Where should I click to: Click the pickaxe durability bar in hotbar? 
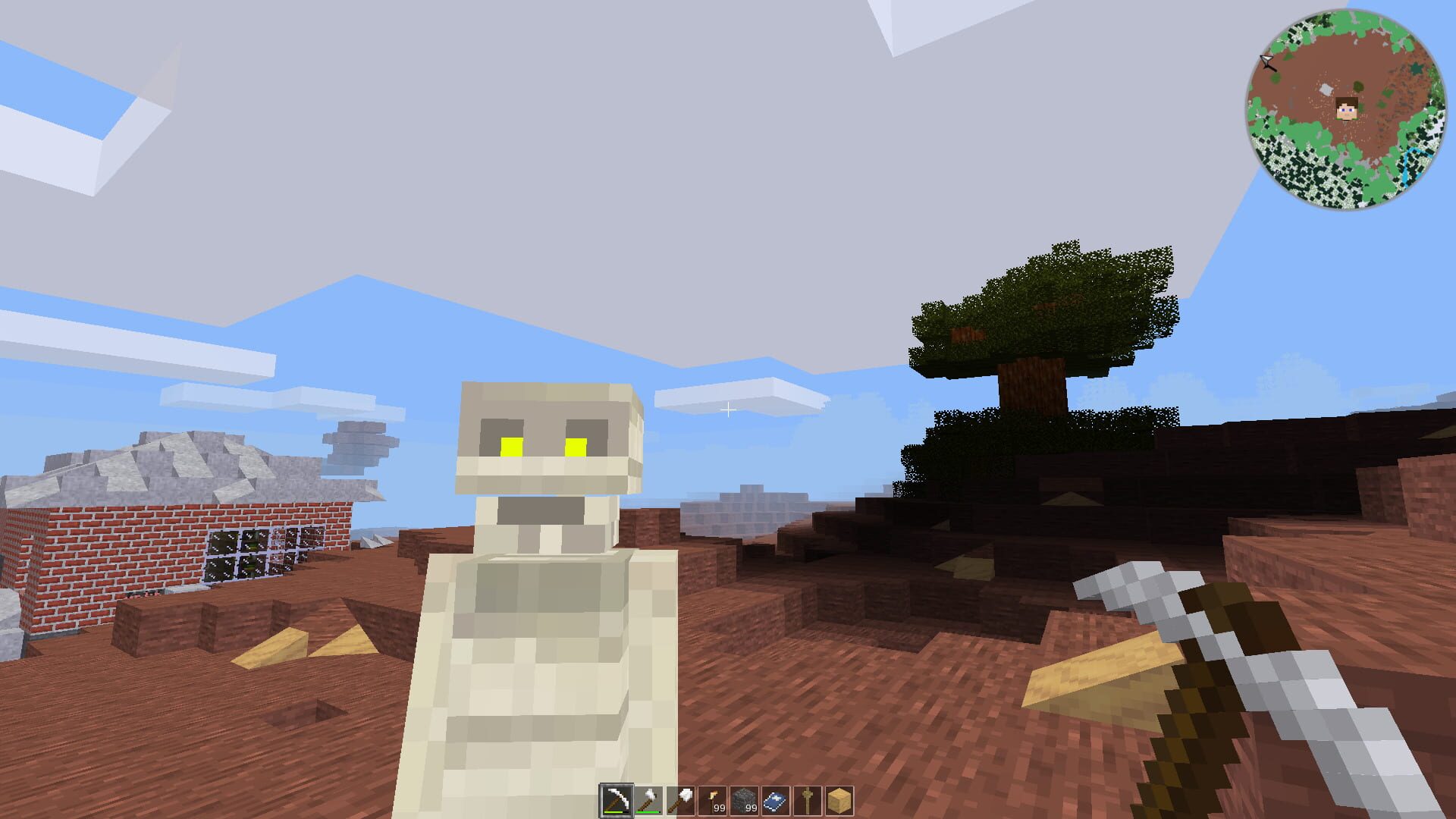tap(612, 813)
